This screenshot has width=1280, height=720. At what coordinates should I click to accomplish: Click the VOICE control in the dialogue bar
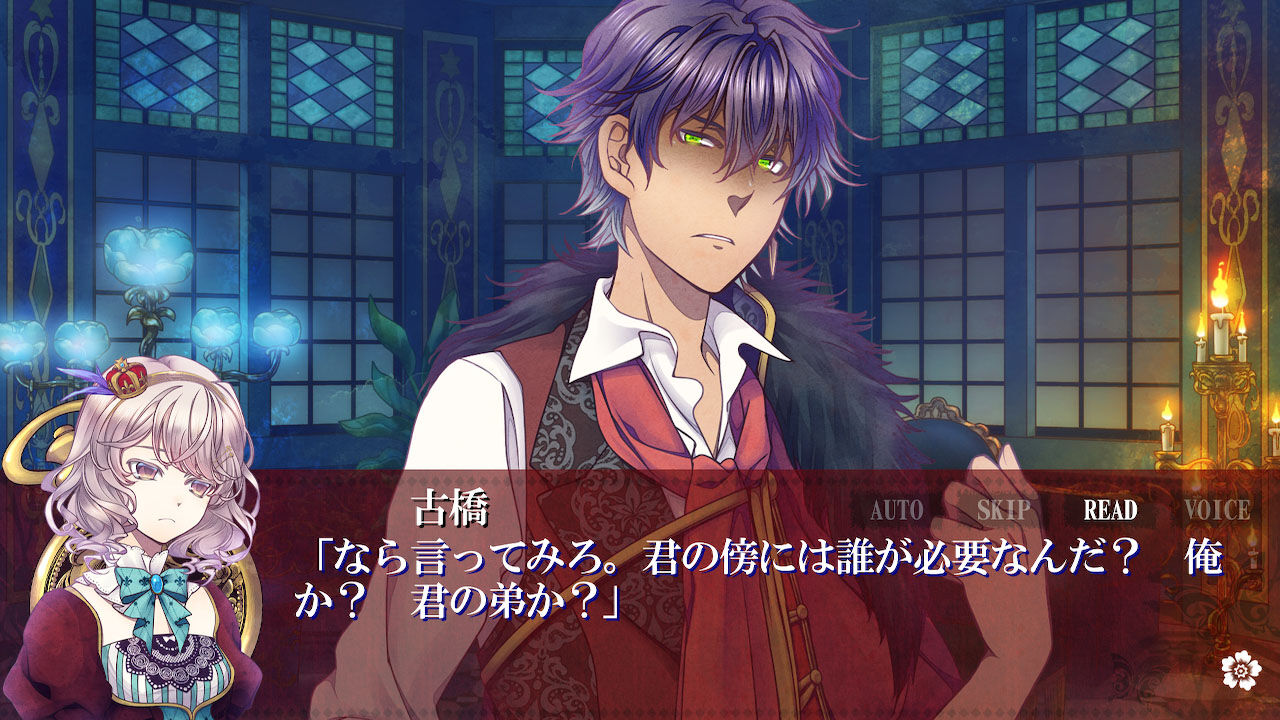1219,508
